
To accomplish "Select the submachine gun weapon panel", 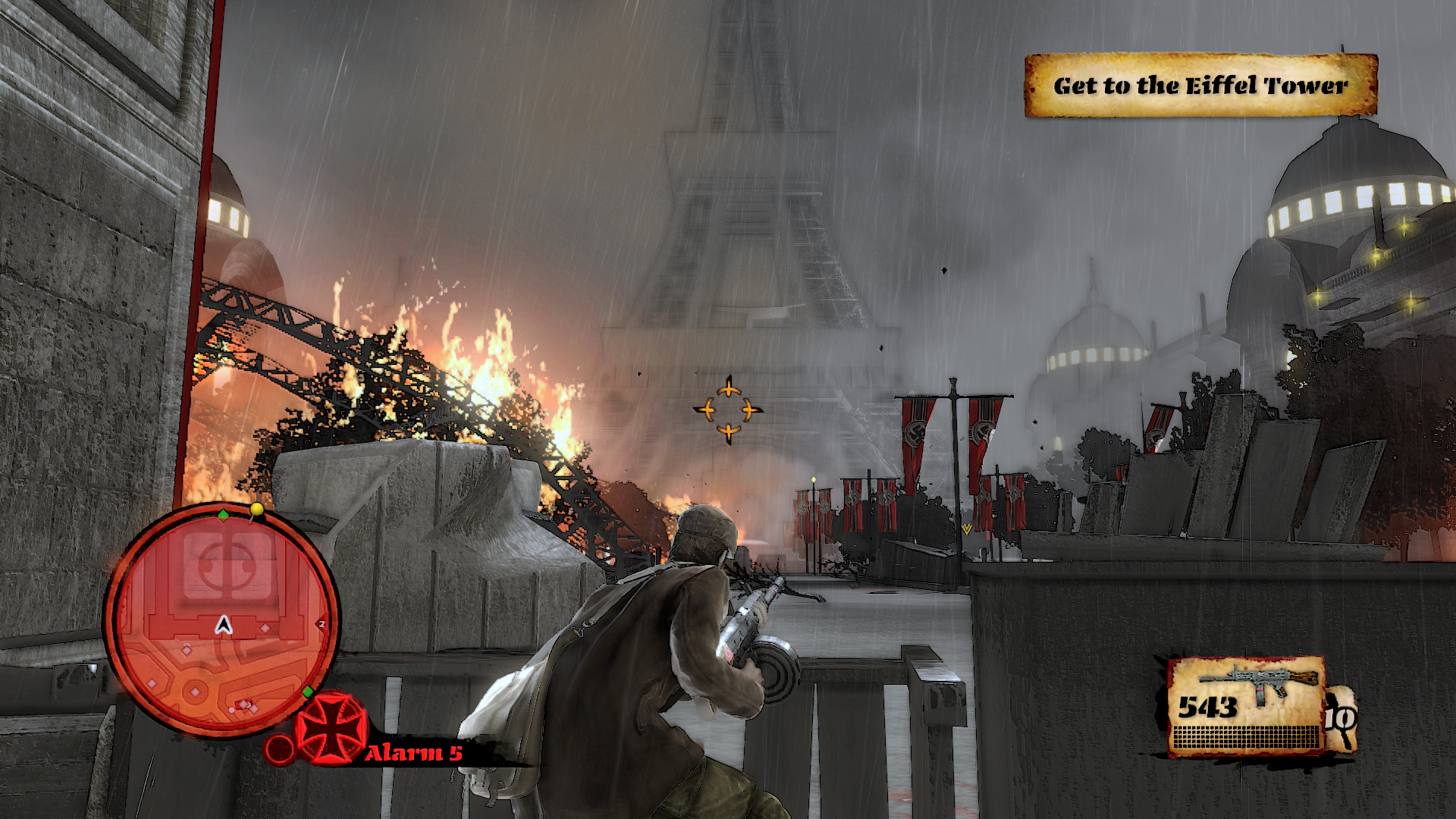I will coord(1245,706).
